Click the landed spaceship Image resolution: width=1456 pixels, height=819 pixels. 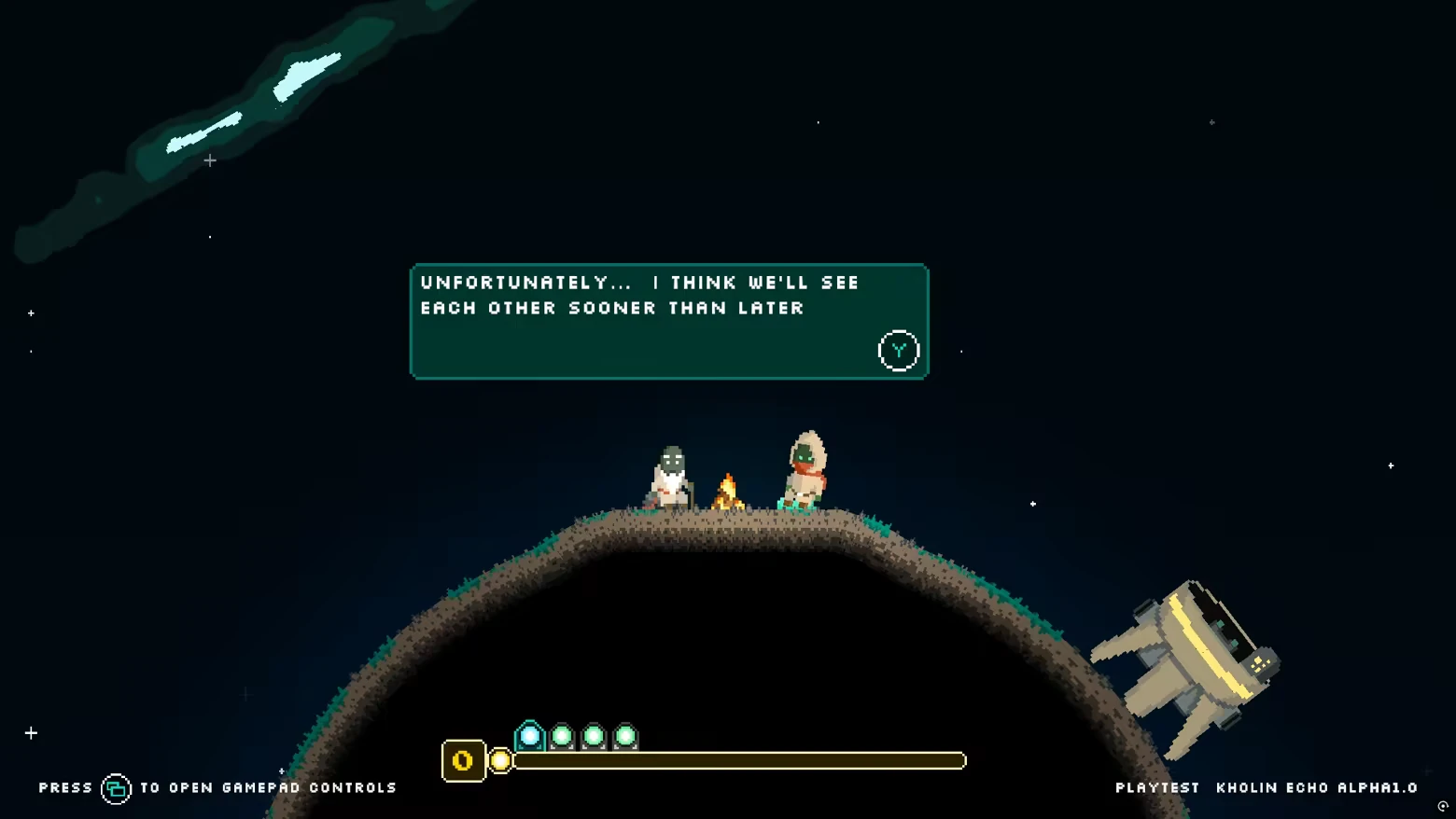click(1195, 648)
